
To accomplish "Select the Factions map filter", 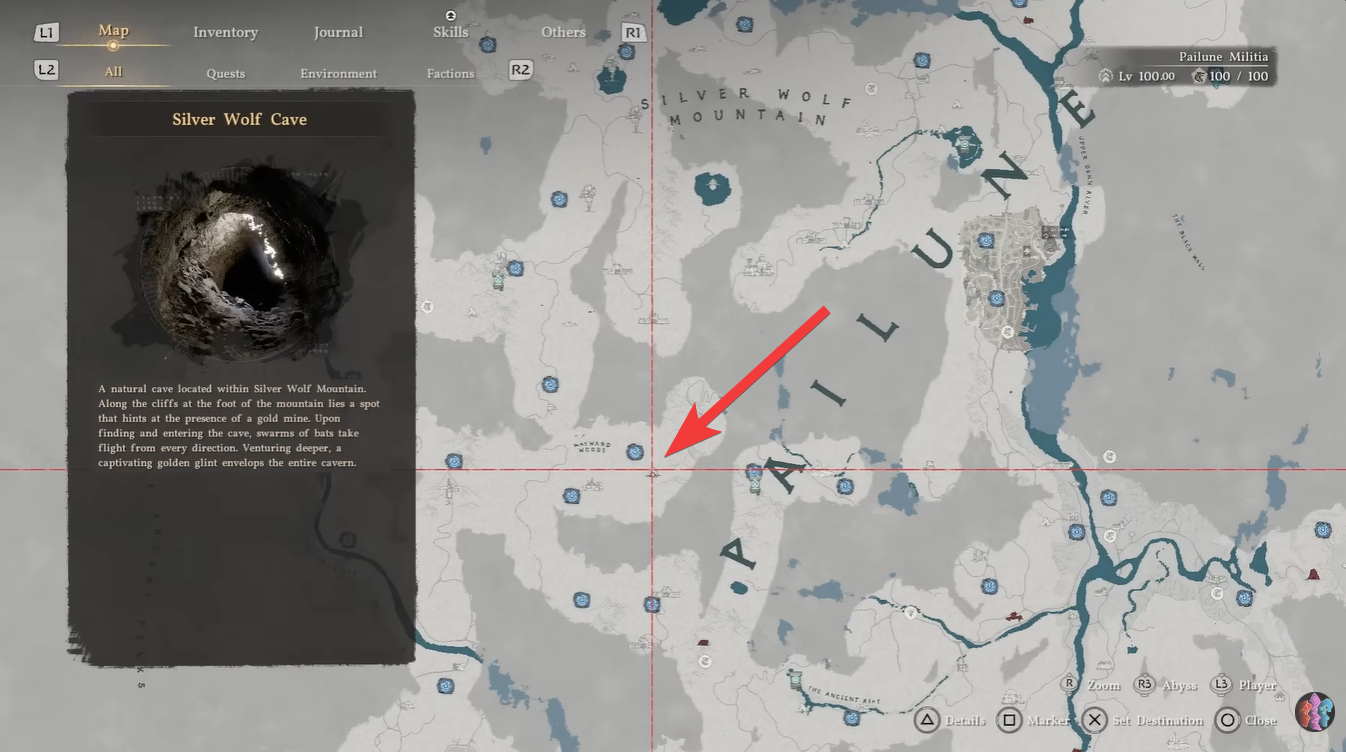I will pos(450,73).
